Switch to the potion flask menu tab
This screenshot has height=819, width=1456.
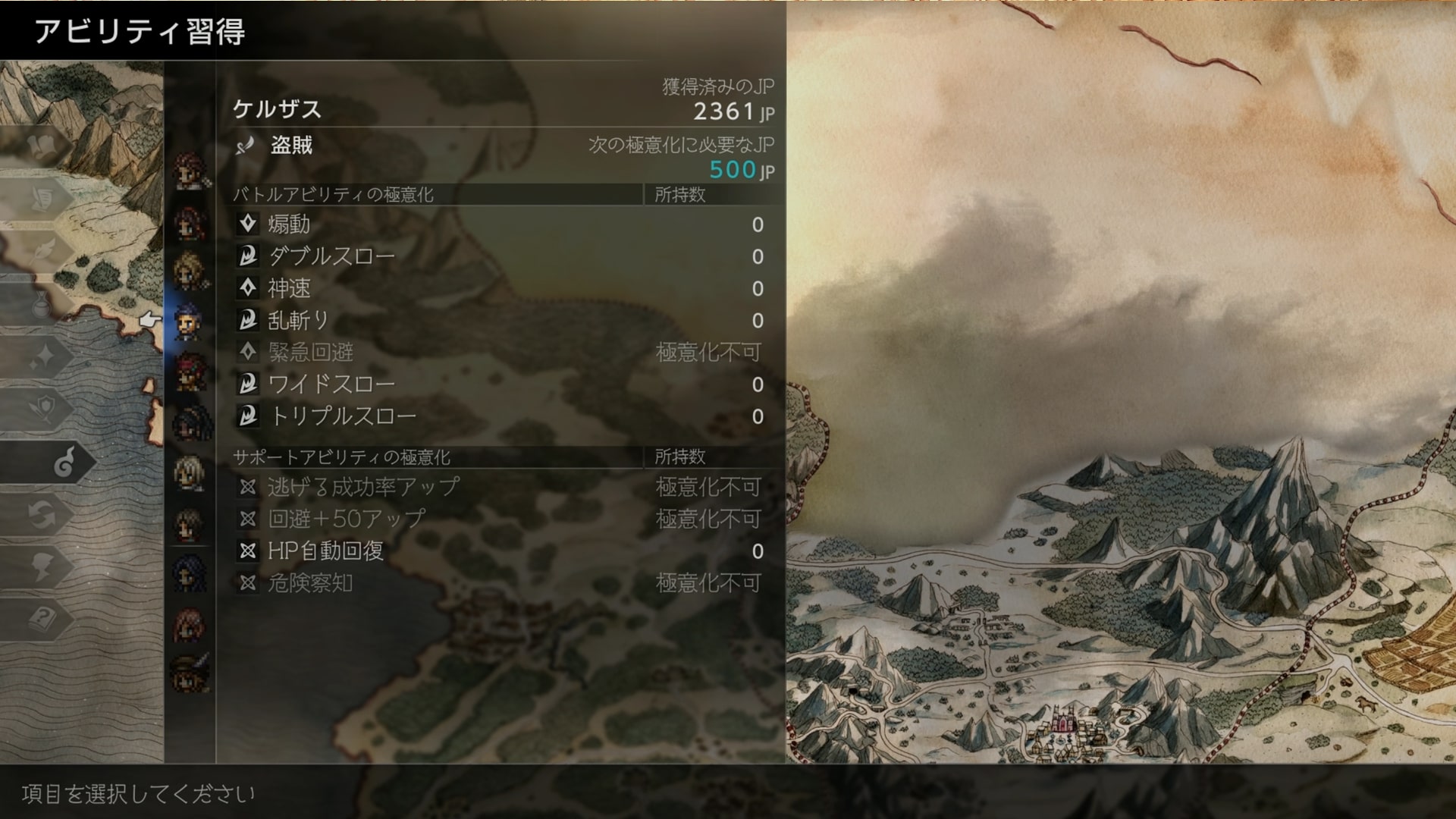(x=42, y=305)
